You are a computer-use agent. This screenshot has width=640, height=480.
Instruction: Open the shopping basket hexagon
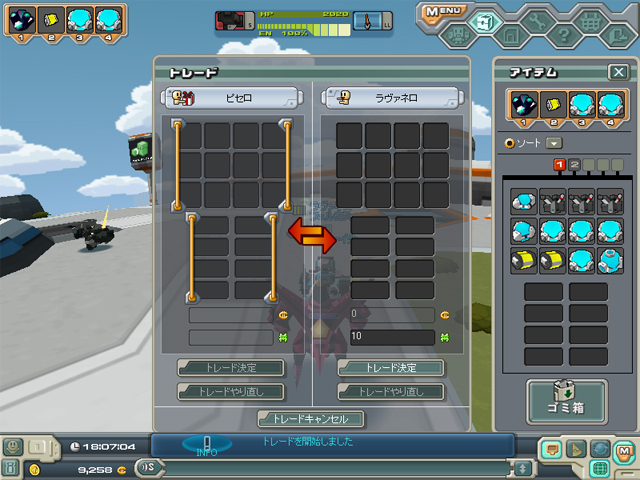click(592, 20)
